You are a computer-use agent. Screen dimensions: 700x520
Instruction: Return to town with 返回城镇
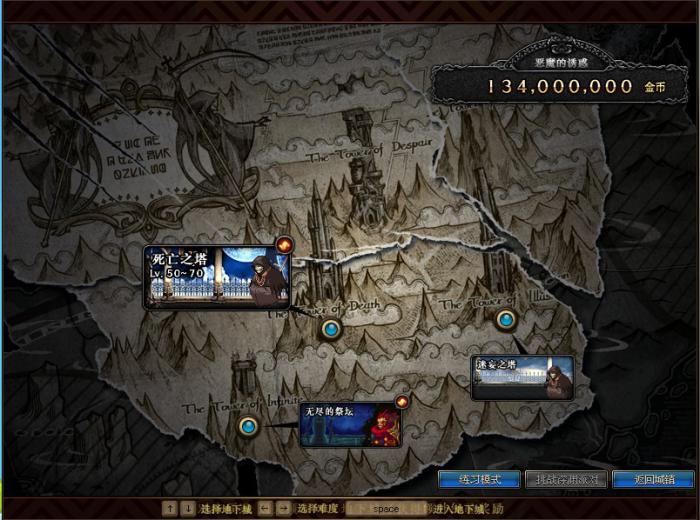(651, 480)
